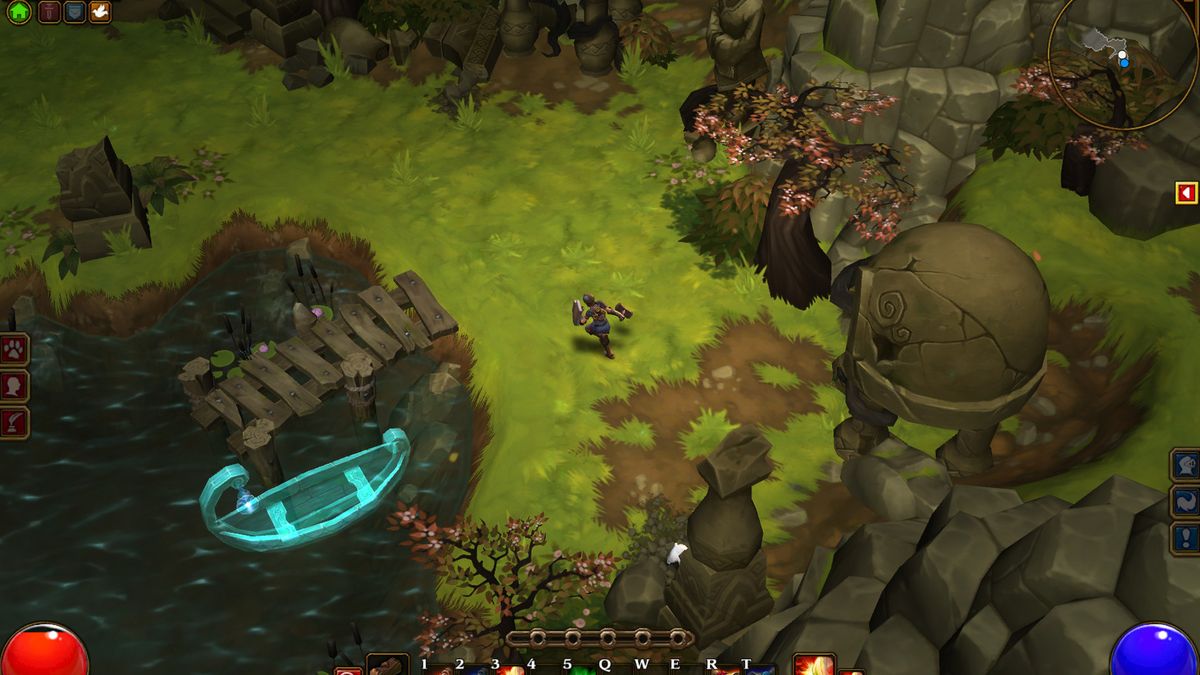Click the blue swirl arrow icon
1200x675 pixels.
point(1185,501)
